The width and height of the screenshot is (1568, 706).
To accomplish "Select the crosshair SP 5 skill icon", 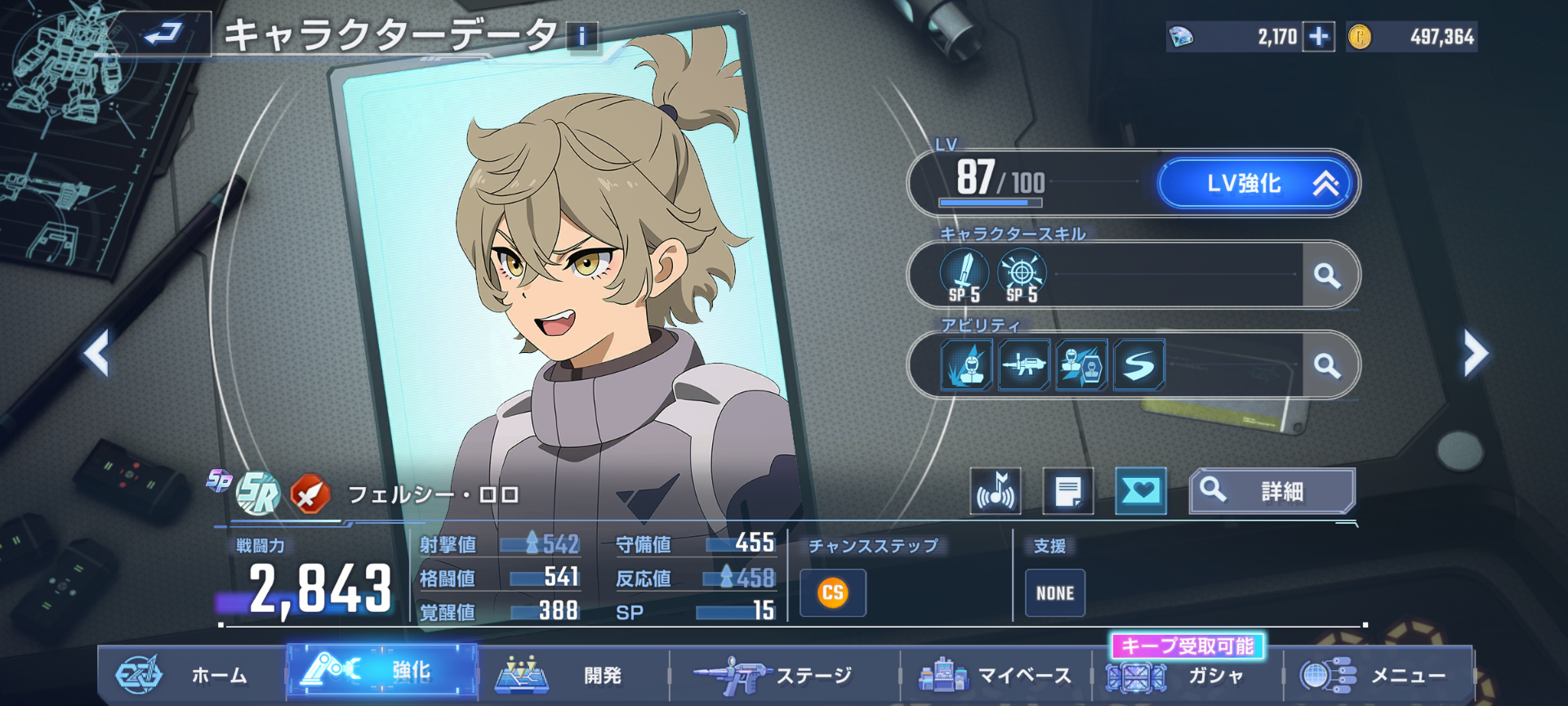I will coord(1022,275).
